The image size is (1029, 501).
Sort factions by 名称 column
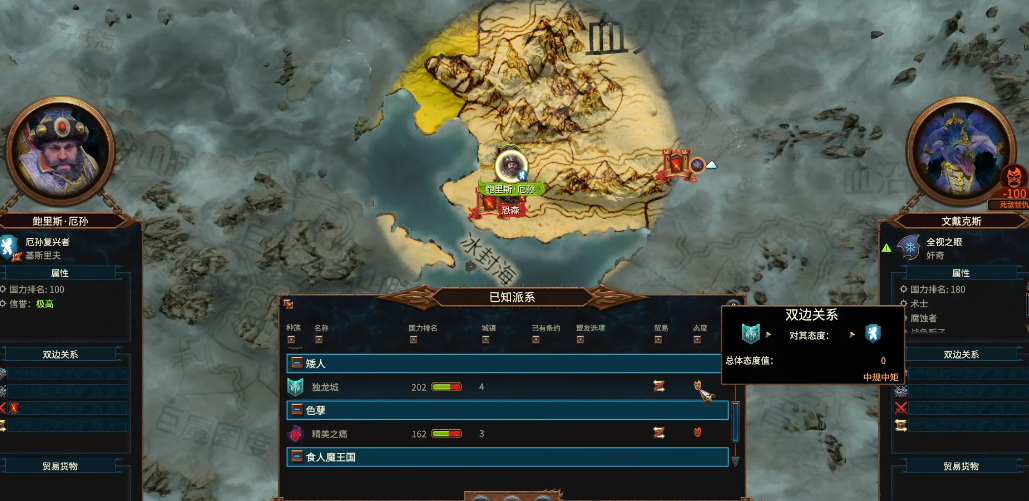click(x=319, y=339)
